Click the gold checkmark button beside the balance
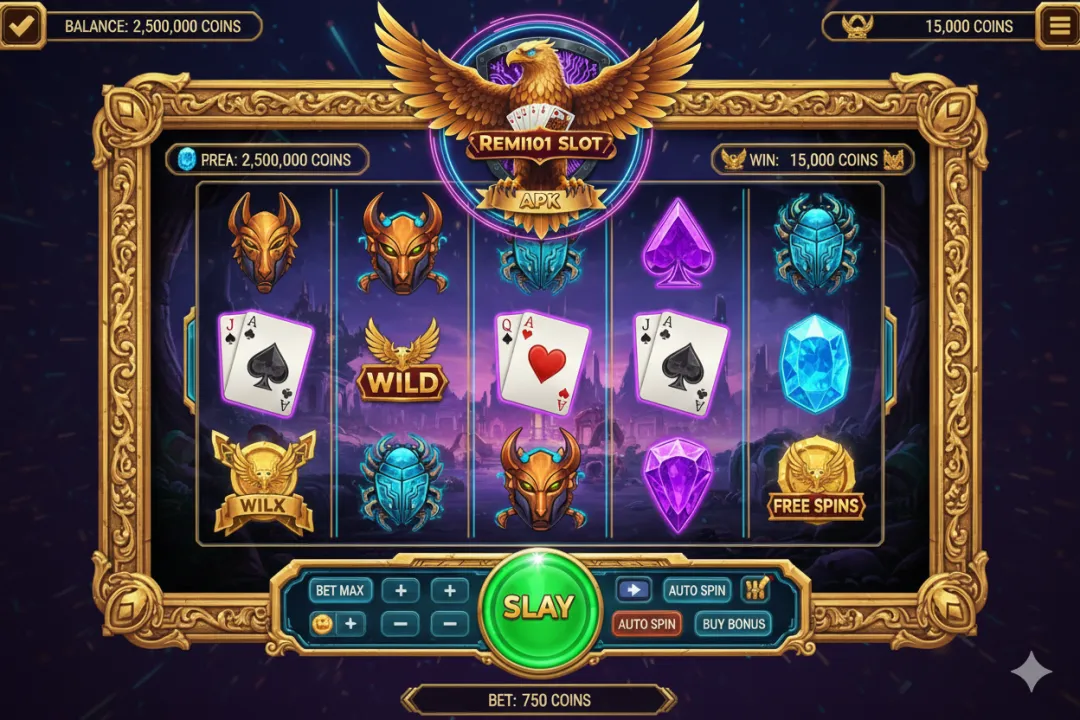 pos(22,26)
